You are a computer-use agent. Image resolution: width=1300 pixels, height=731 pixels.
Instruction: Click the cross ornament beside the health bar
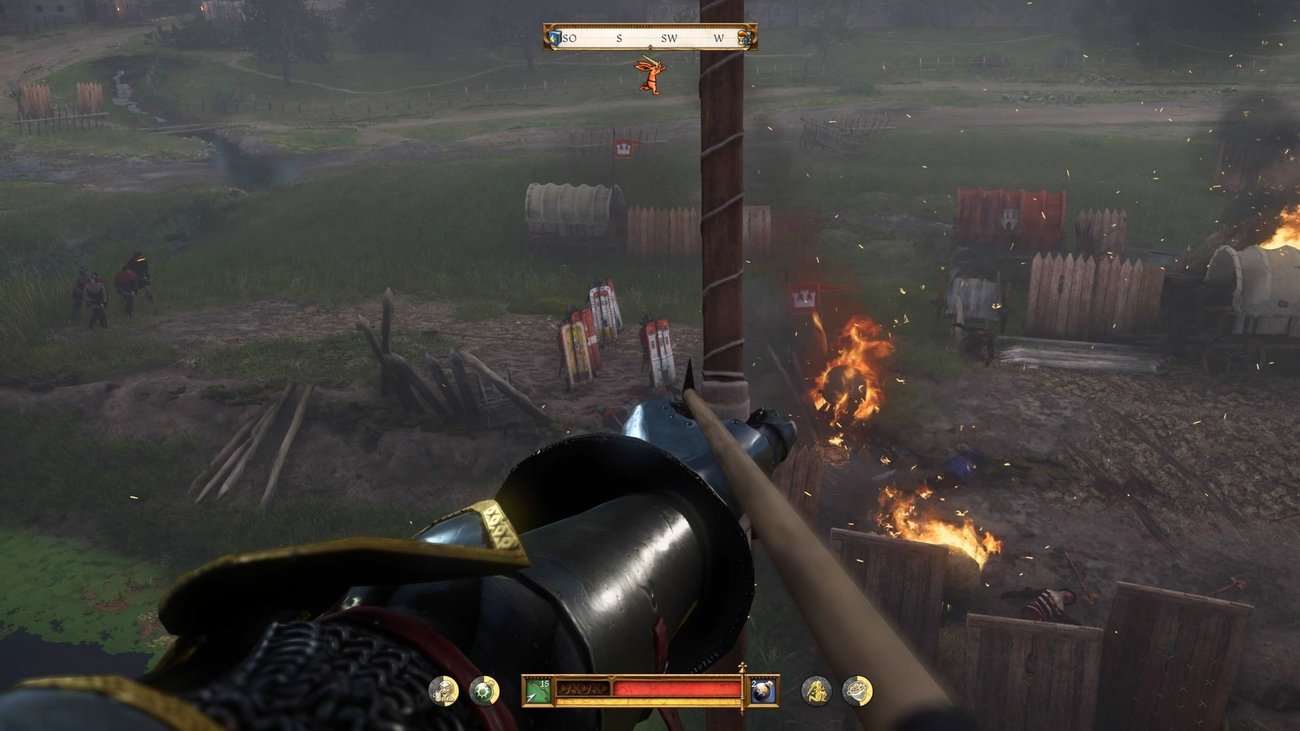point(744,666)
